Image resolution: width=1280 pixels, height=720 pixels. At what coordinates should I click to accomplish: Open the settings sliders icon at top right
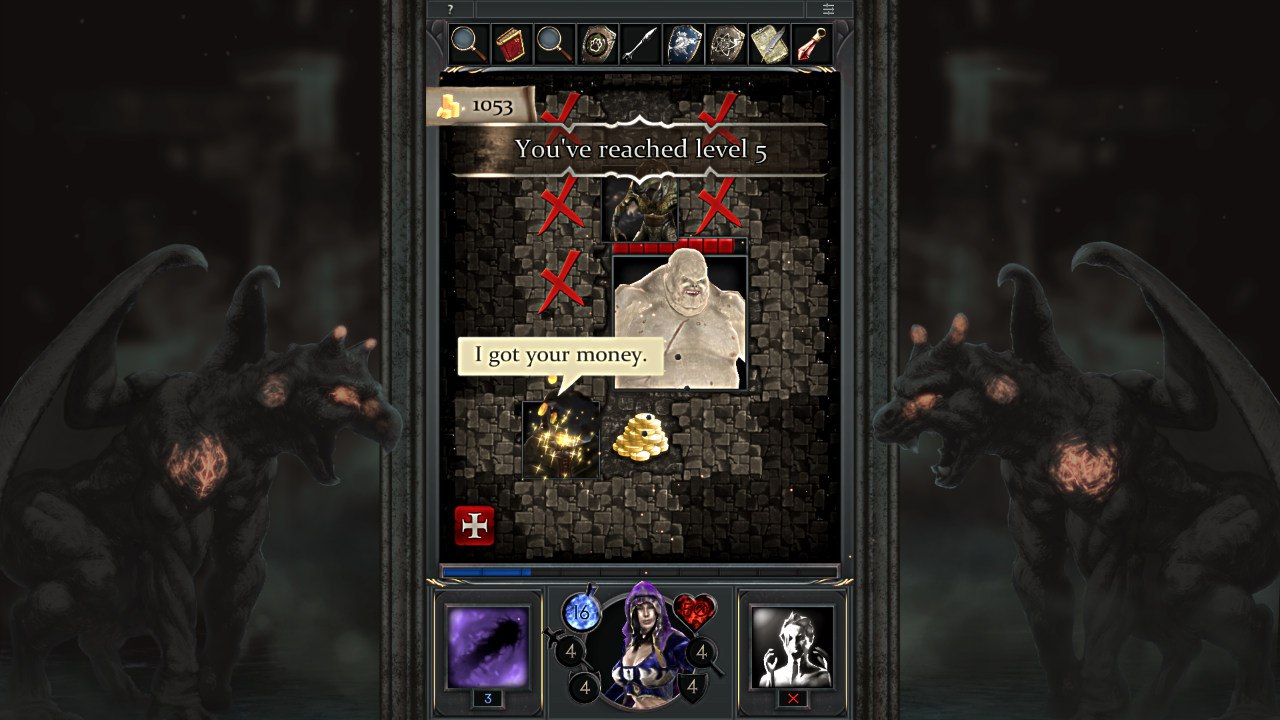click(x=828, y=8)
